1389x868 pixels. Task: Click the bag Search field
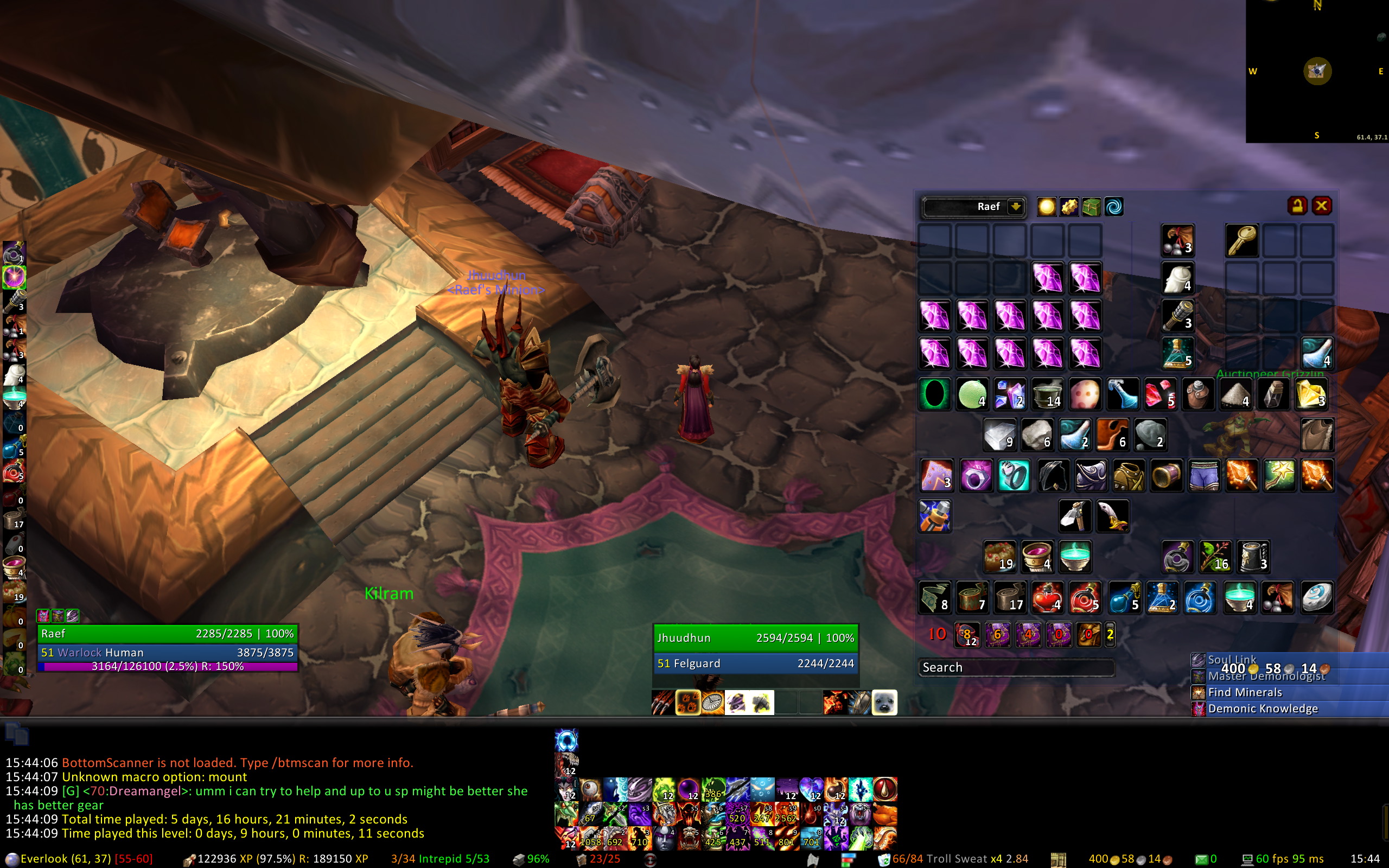pos(1016,667)
